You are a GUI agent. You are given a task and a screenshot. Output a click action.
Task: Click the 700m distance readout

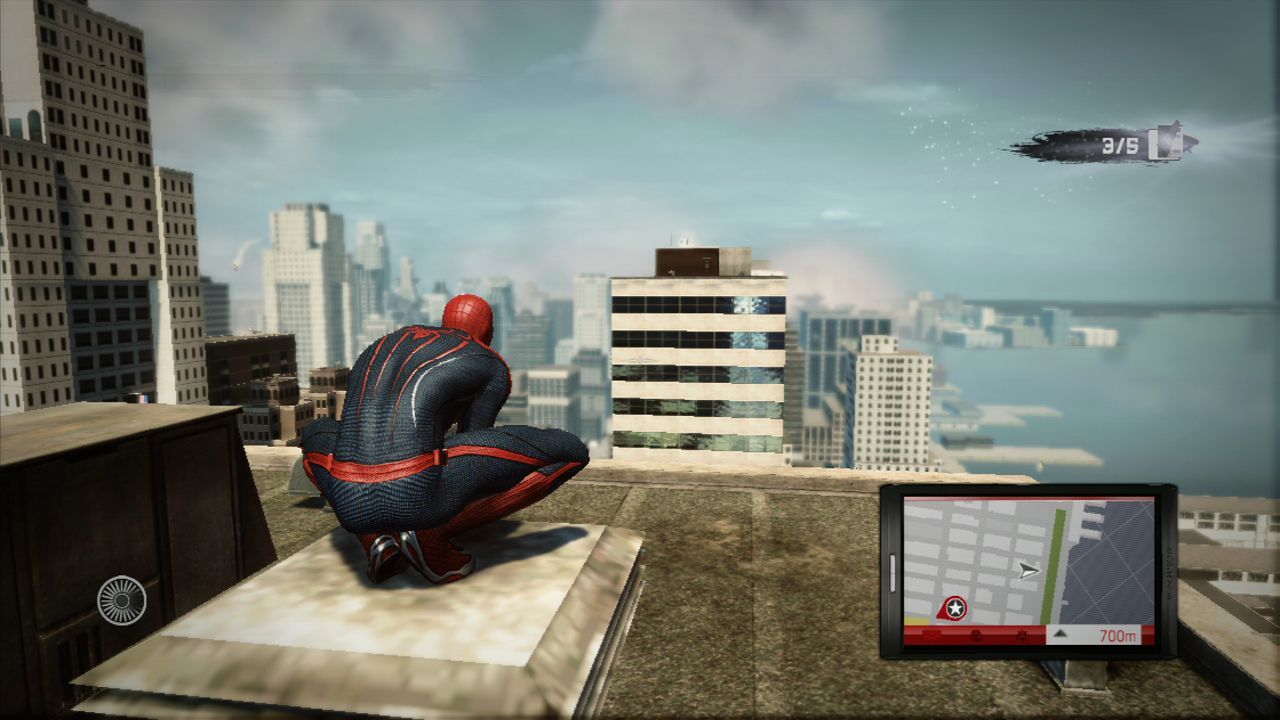pos(1119,635)
